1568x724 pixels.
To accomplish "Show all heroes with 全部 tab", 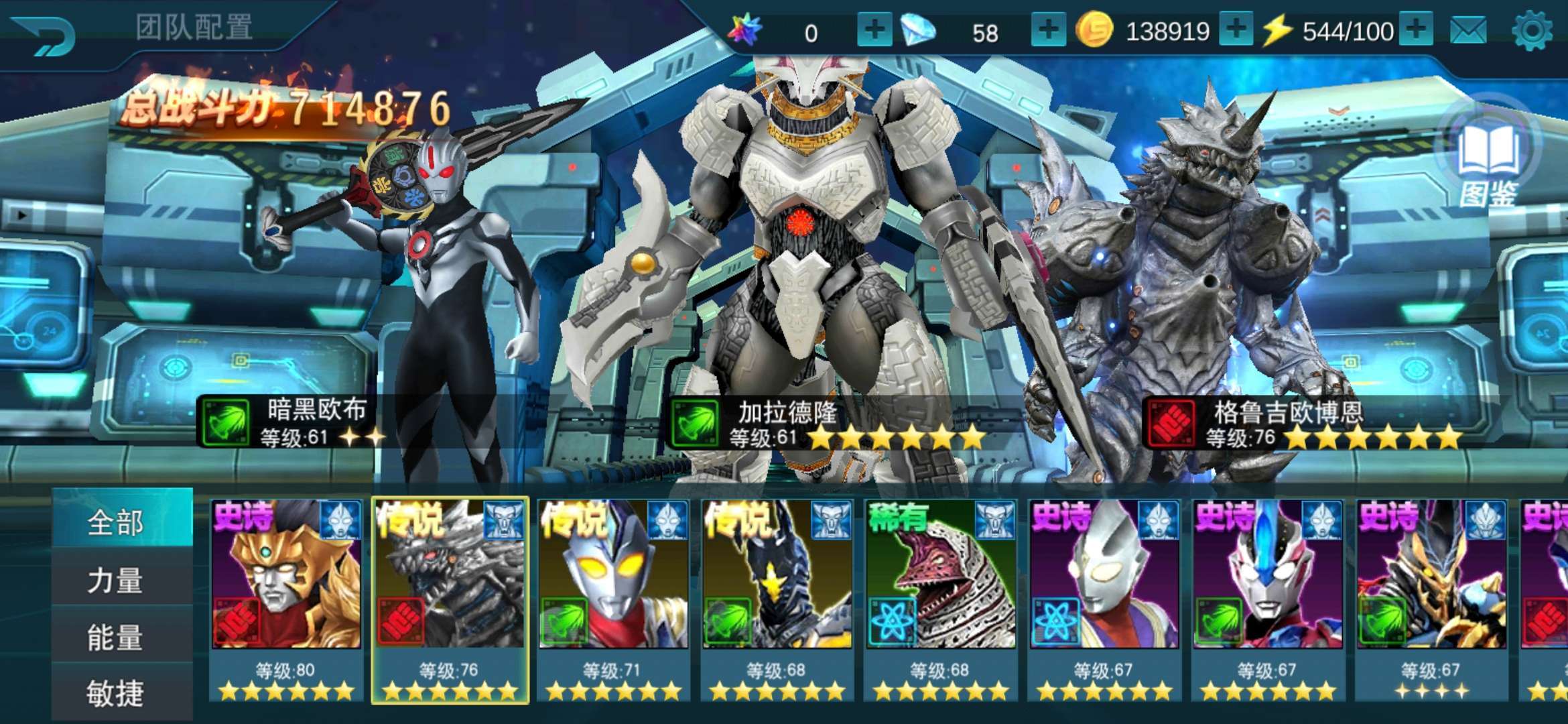I will pyautogui.click(x=115, y=522).
